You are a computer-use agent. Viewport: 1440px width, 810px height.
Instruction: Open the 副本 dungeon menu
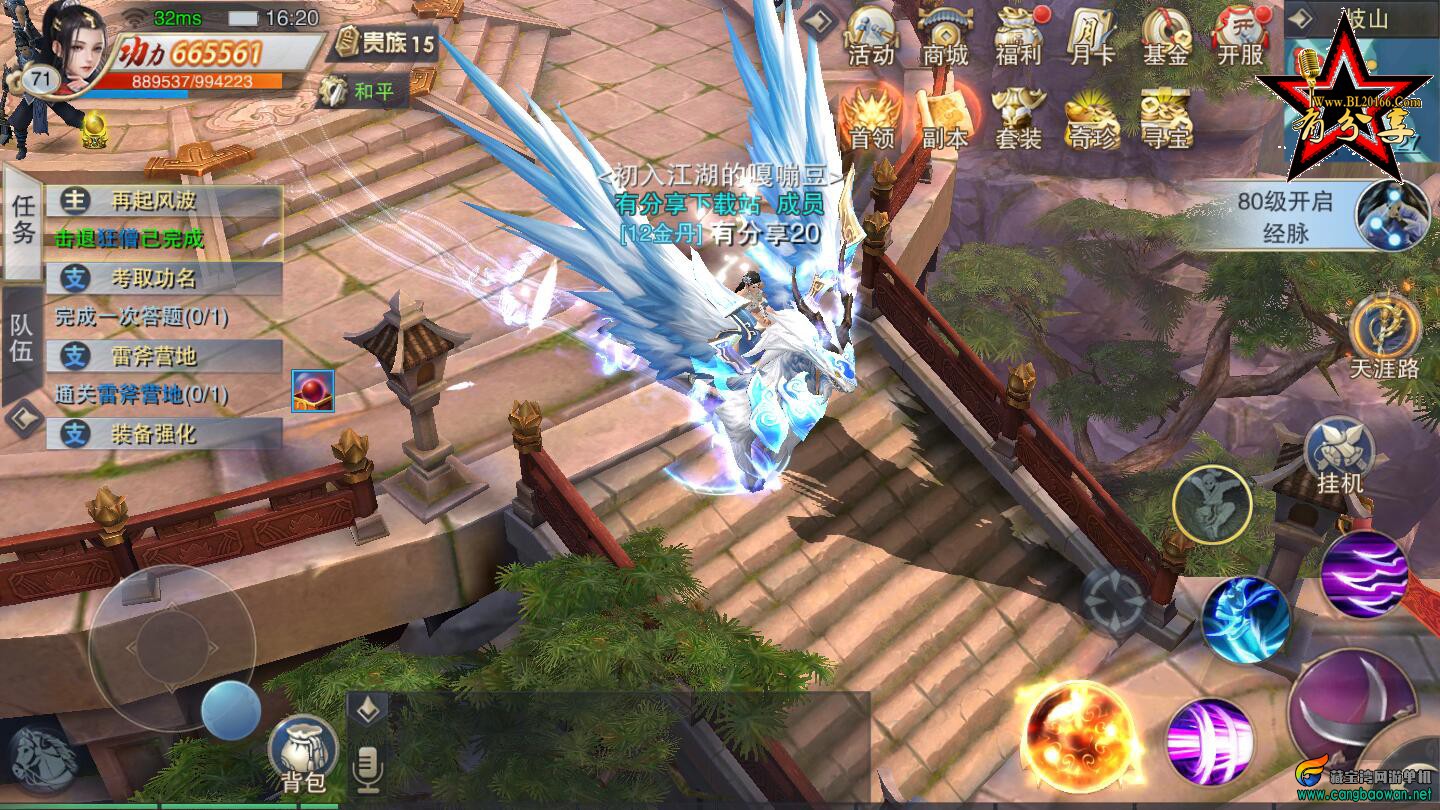click(x=945, y=118)
